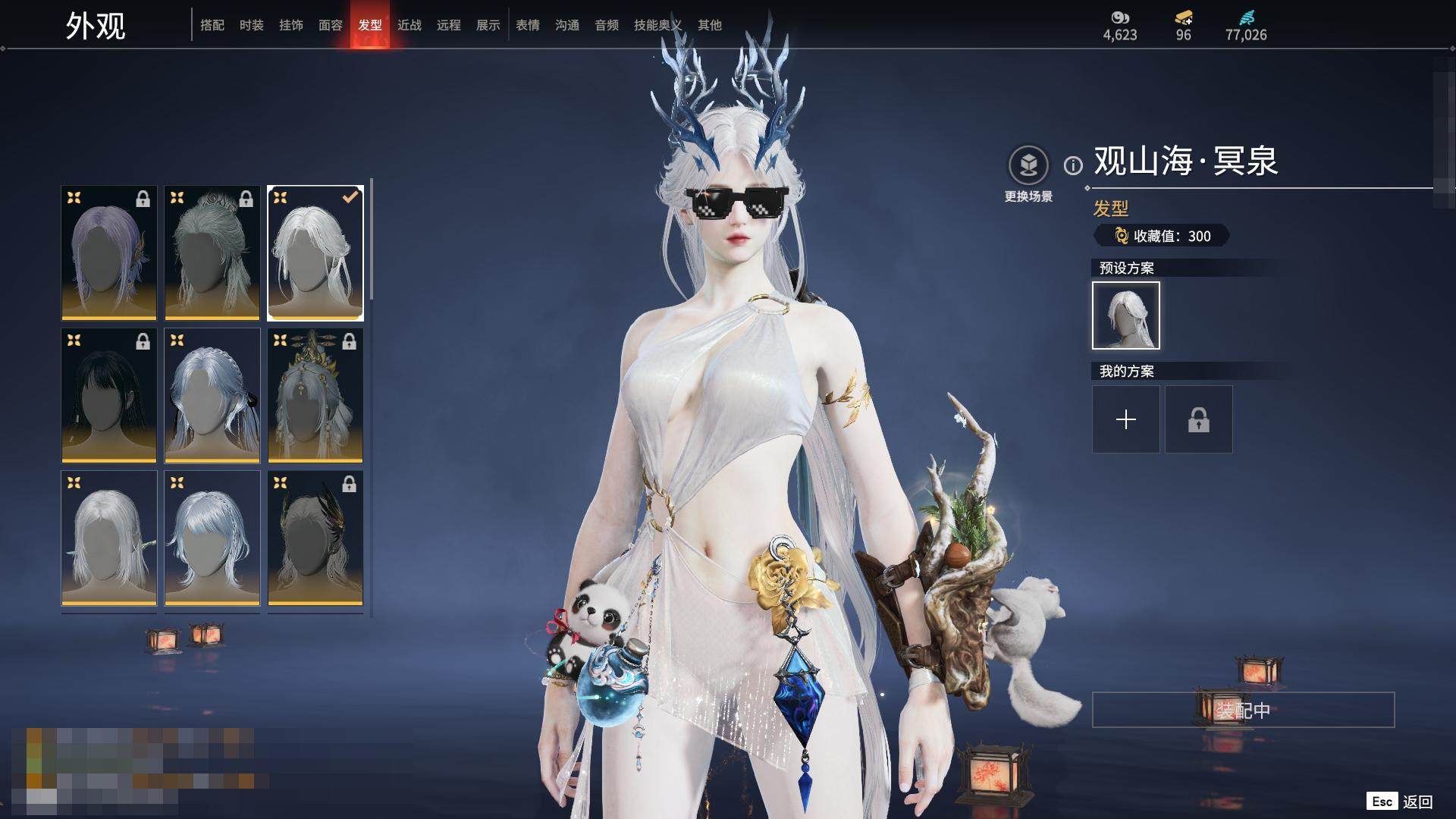This screenshot has width=1456, height=819.
Task: Choose the locked purple hairstyle thumbnail
Action: pos(109,253)
